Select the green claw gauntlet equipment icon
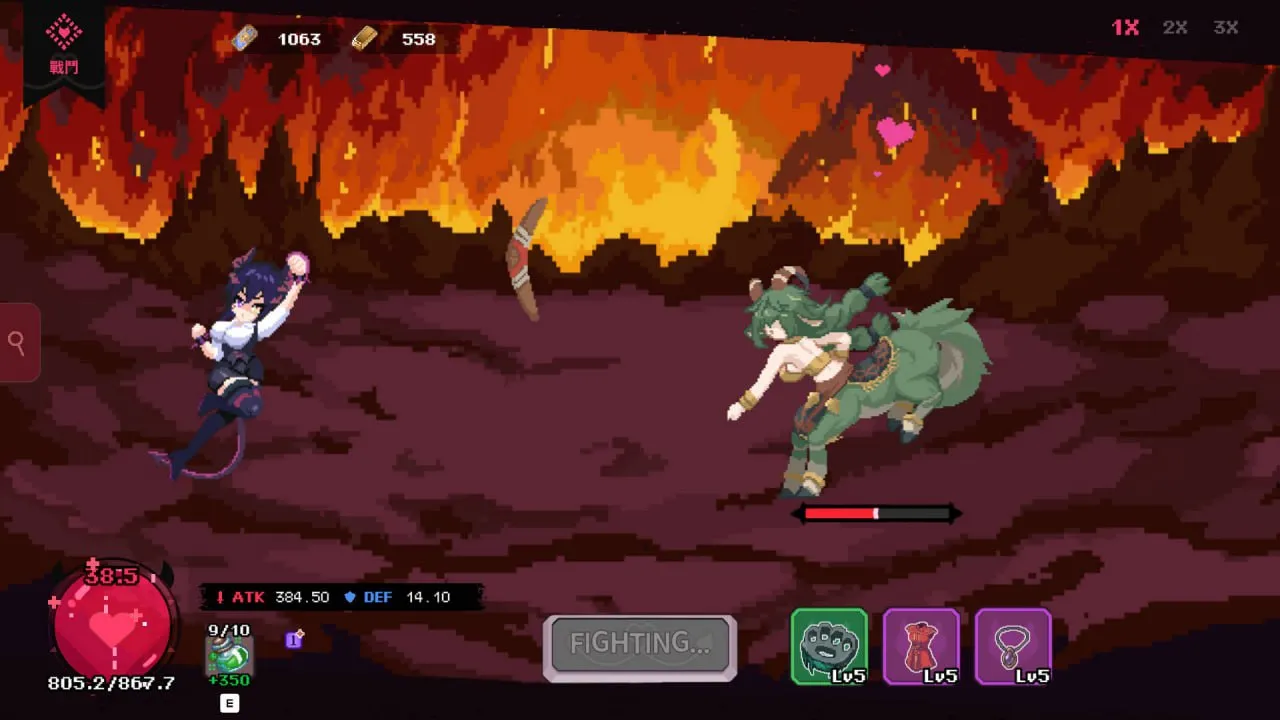The width and height of the screenshot is (1280, 720). (830, 647)
